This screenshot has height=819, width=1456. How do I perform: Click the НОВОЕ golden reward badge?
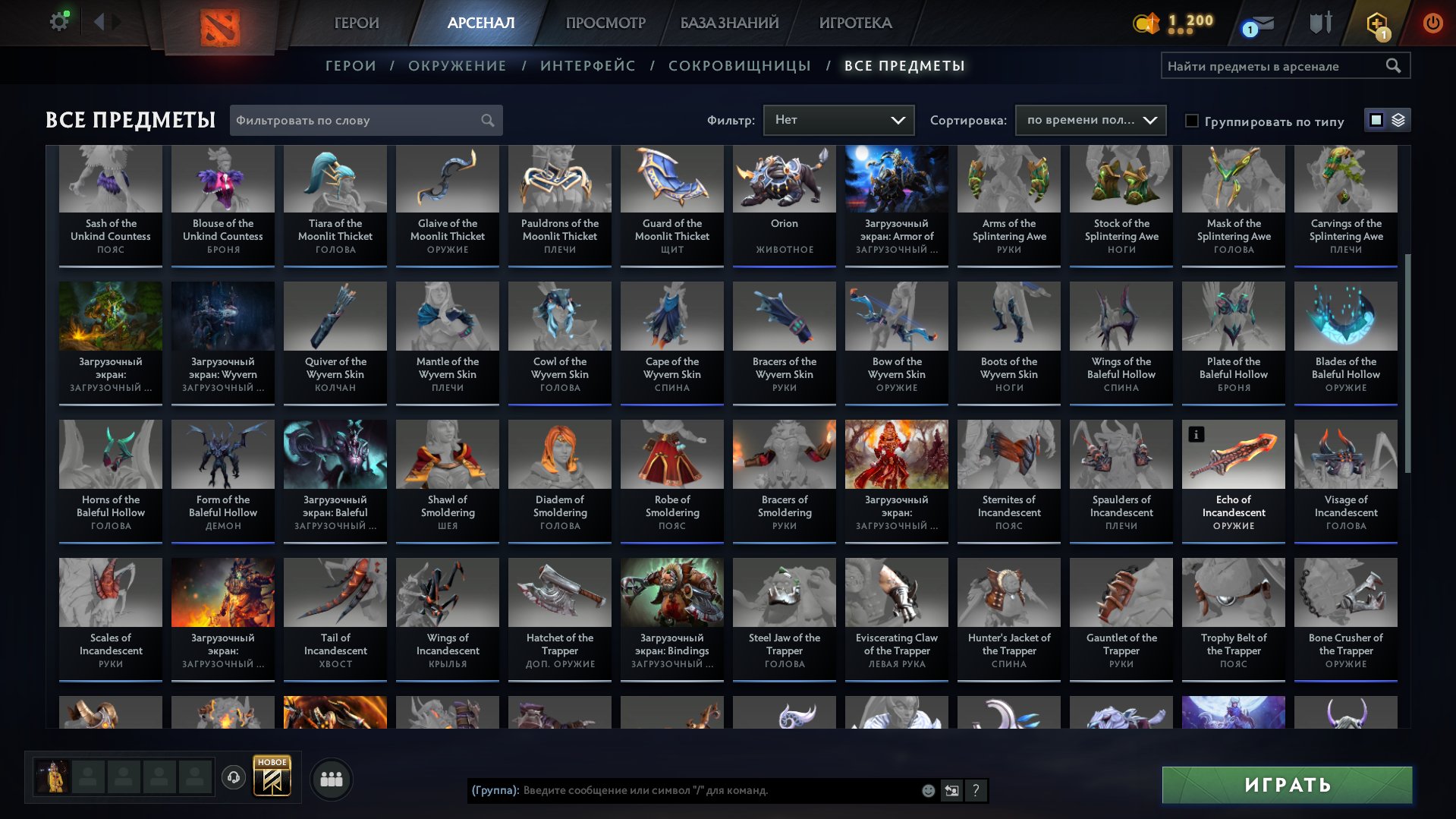272,776
